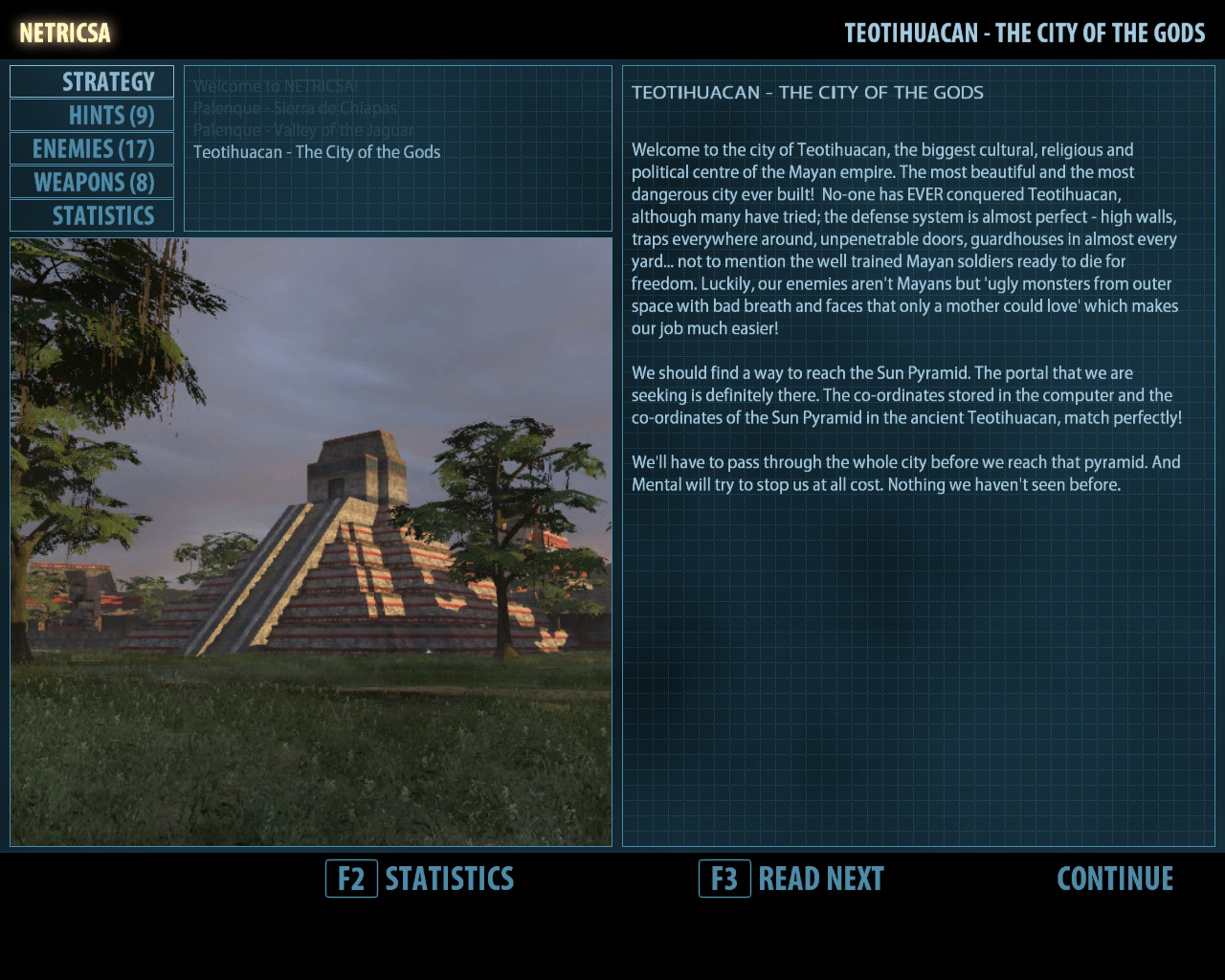Switch to the Strategy tab
This screenshot has width=1225, height=980.
pyautogui.click(x=93, y=82)
